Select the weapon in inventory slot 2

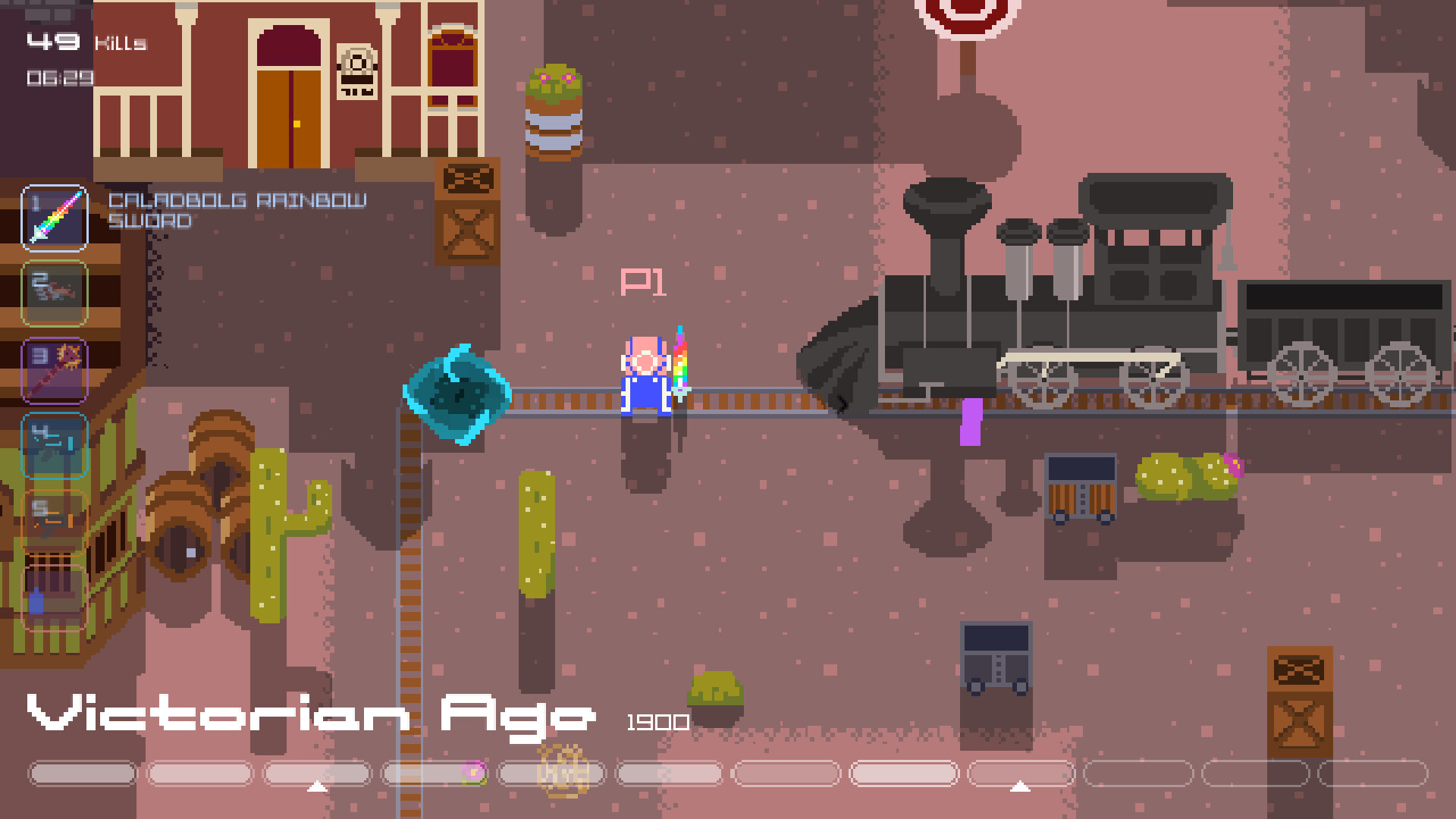[54, 293]
